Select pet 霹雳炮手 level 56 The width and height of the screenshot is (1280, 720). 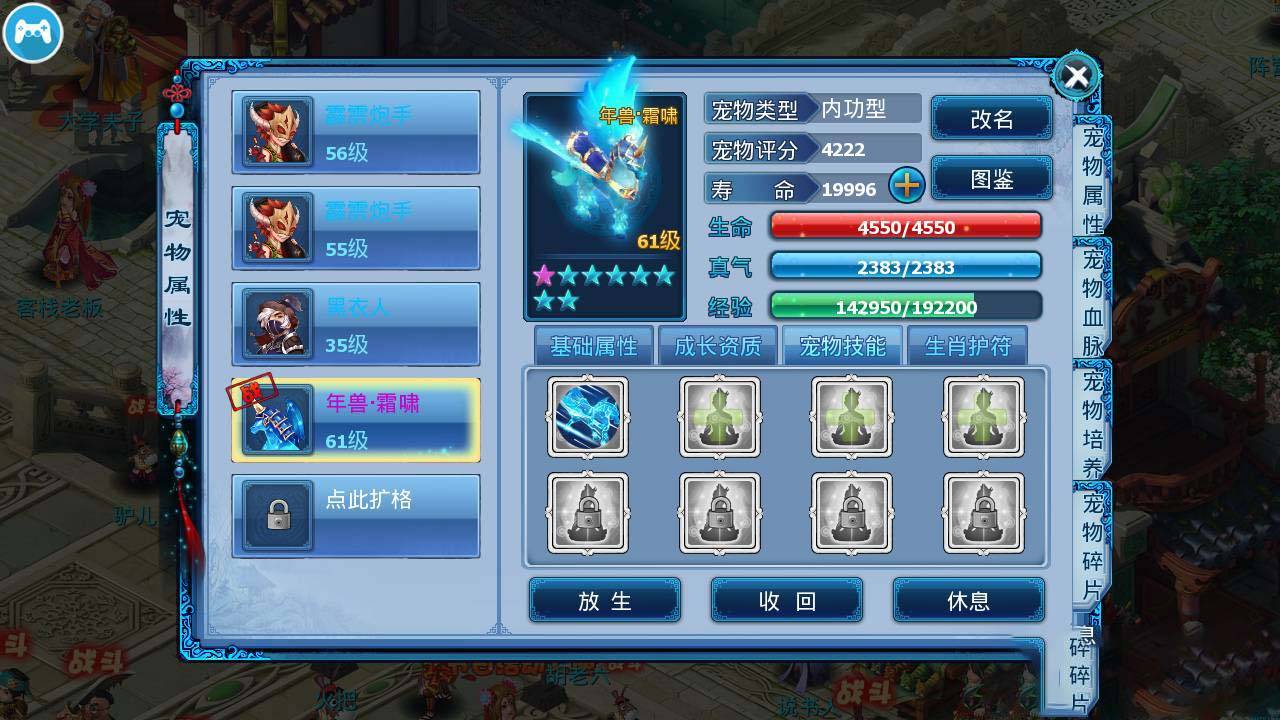355,133
